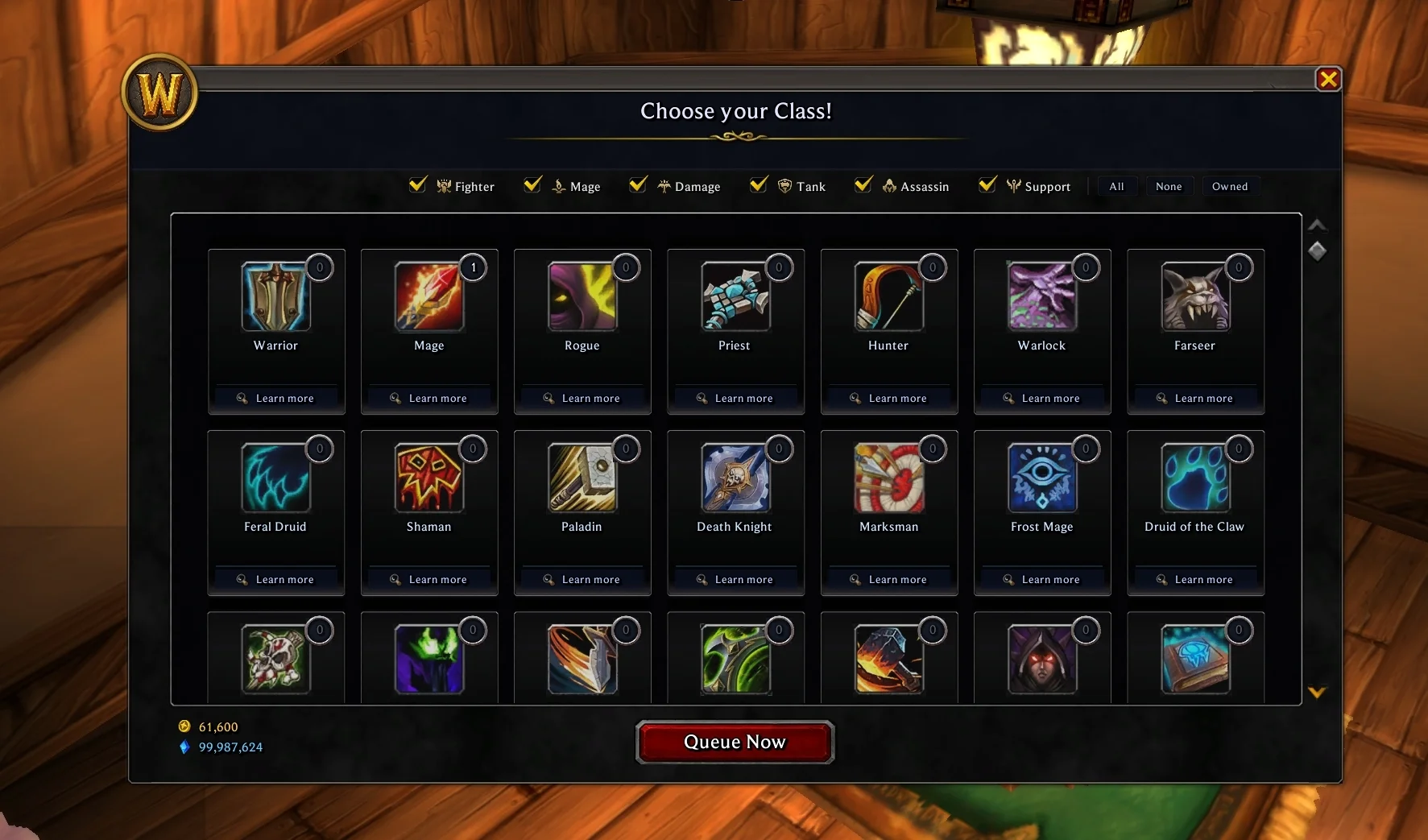The width and height of the screenshot is (1428, 840).
Task: Select the Mage class icon
Action: coord(428,296)
